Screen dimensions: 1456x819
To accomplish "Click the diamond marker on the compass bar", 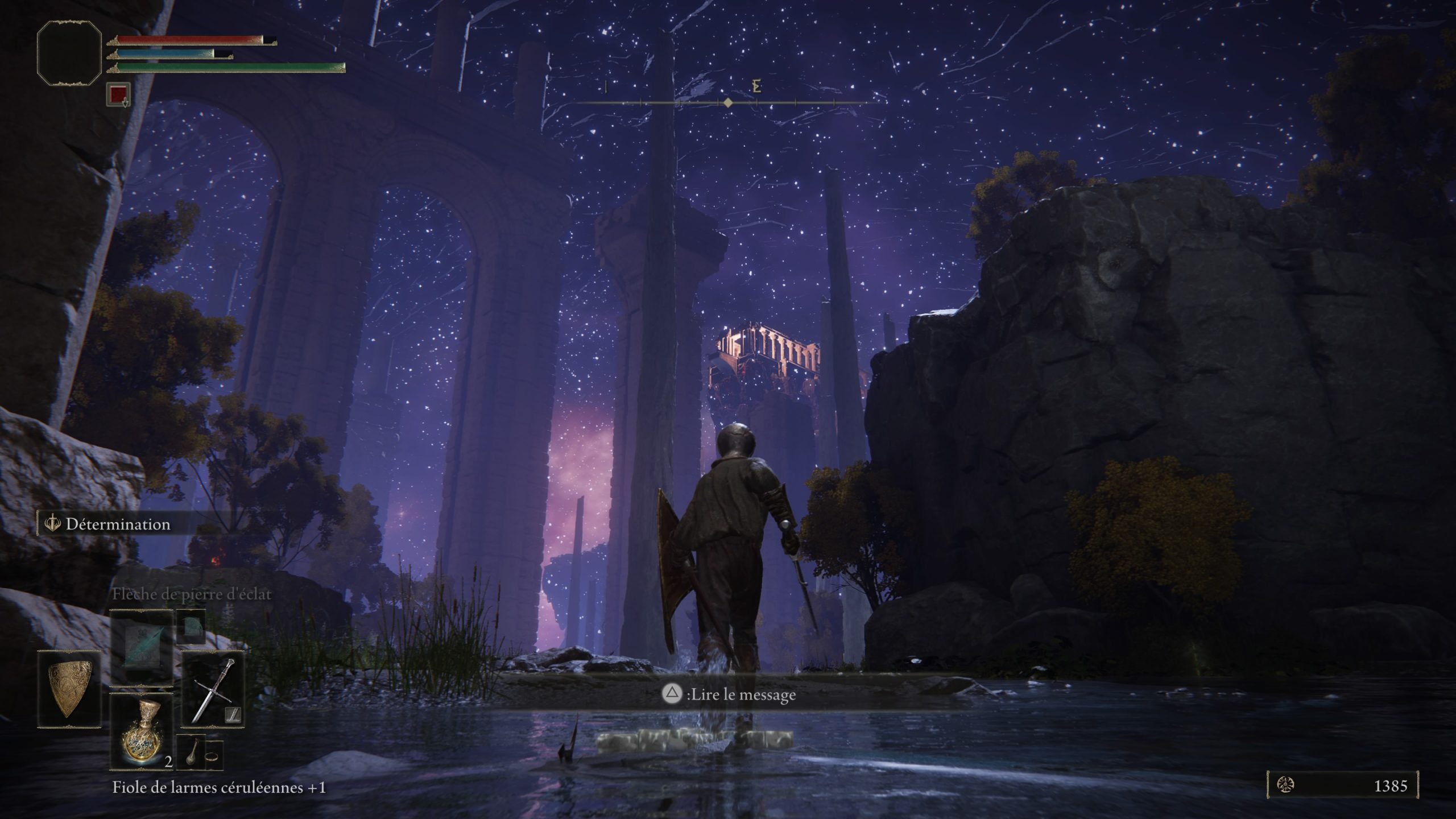I will (x=729, y=104).
